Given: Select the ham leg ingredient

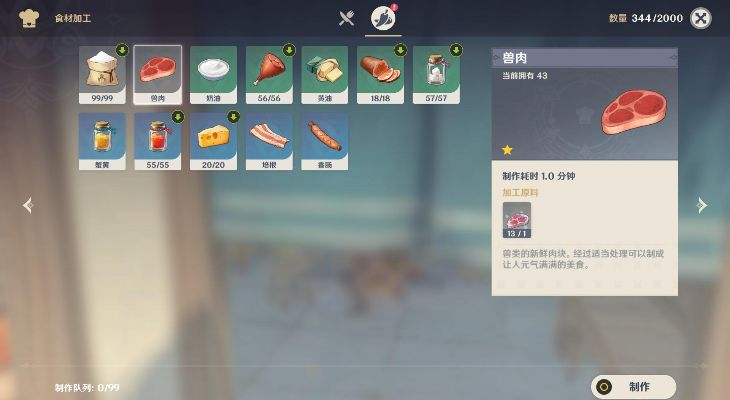Looking at the screenshot, I should tap(269, 72).
